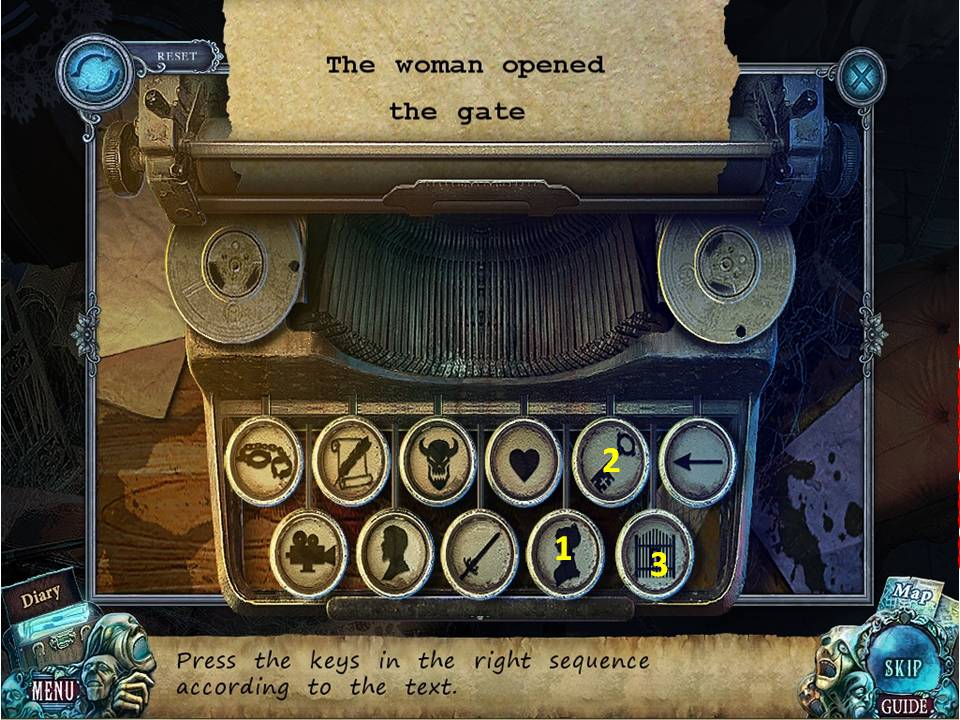Tap the horned monster mask key
This screenshot has height=720, width=960.
pyautogui.click(x=437, y=462)
